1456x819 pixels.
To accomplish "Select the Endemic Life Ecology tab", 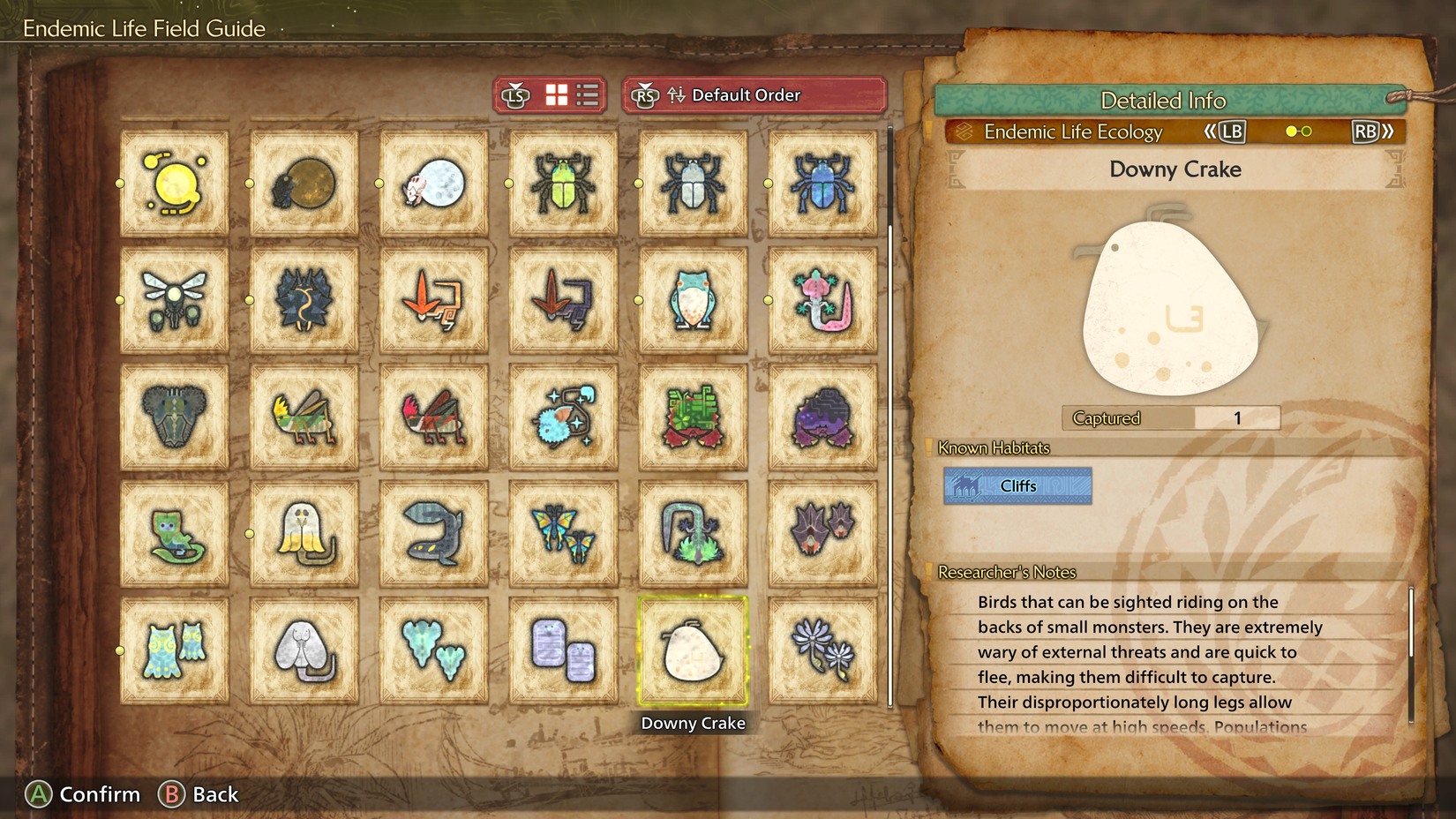I will (x=1072, y=131).
